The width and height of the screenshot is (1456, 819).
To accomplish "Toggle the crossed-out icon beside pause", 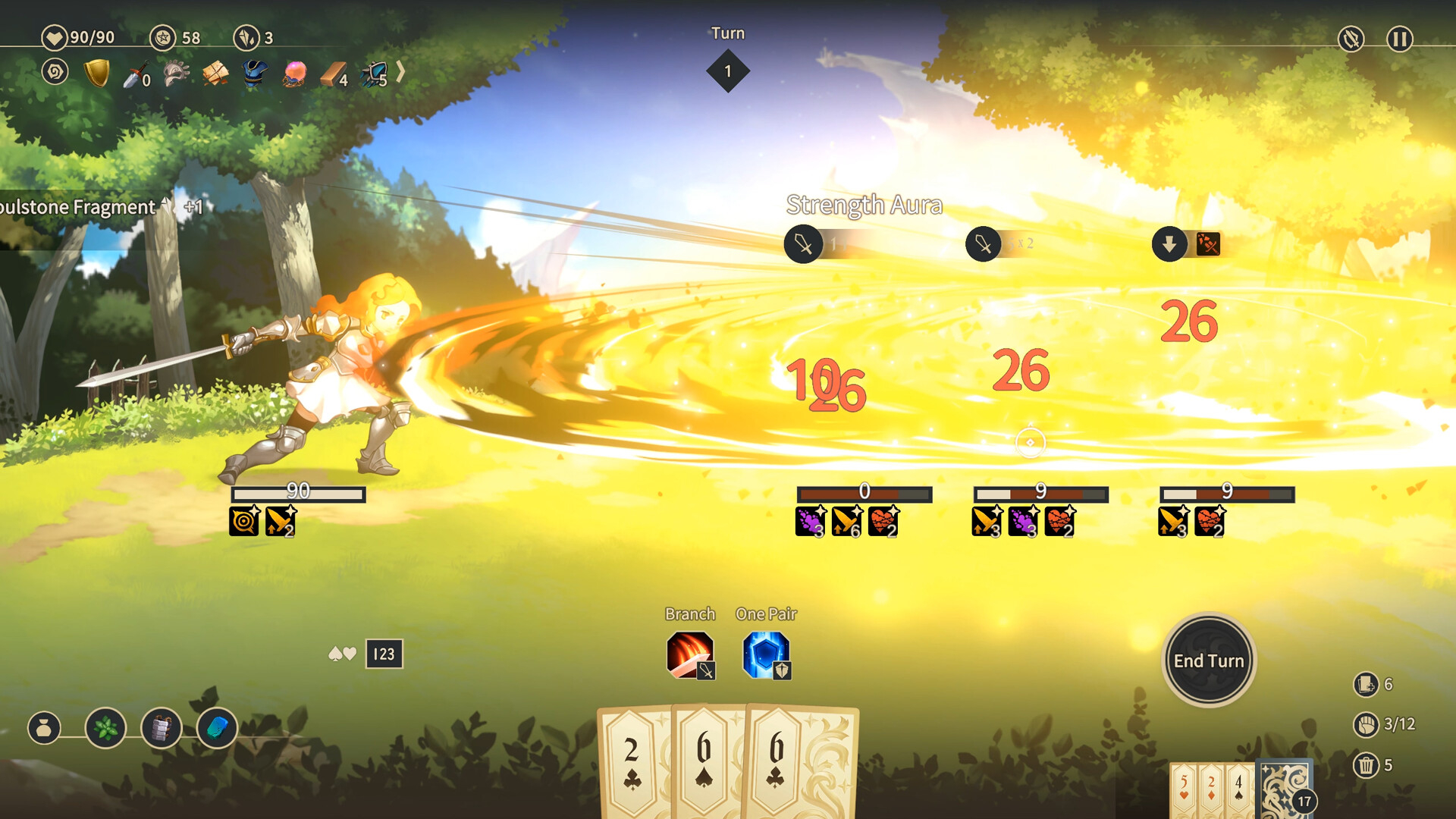I will pyautogui.click(x=1351, y=39).
